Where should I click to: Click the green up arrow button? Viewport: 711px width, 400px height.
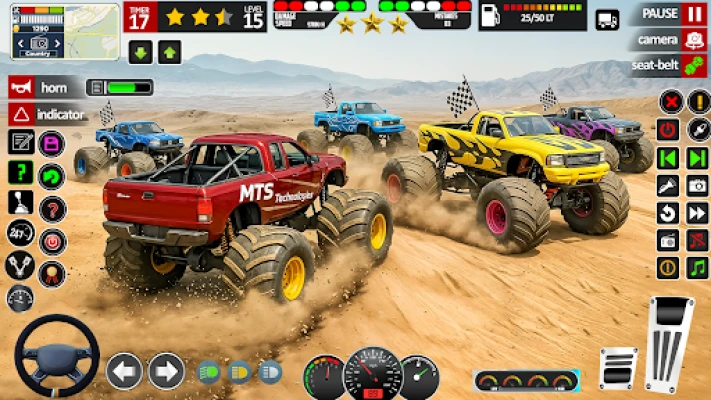pyautogui.click(x=169, y=53)
